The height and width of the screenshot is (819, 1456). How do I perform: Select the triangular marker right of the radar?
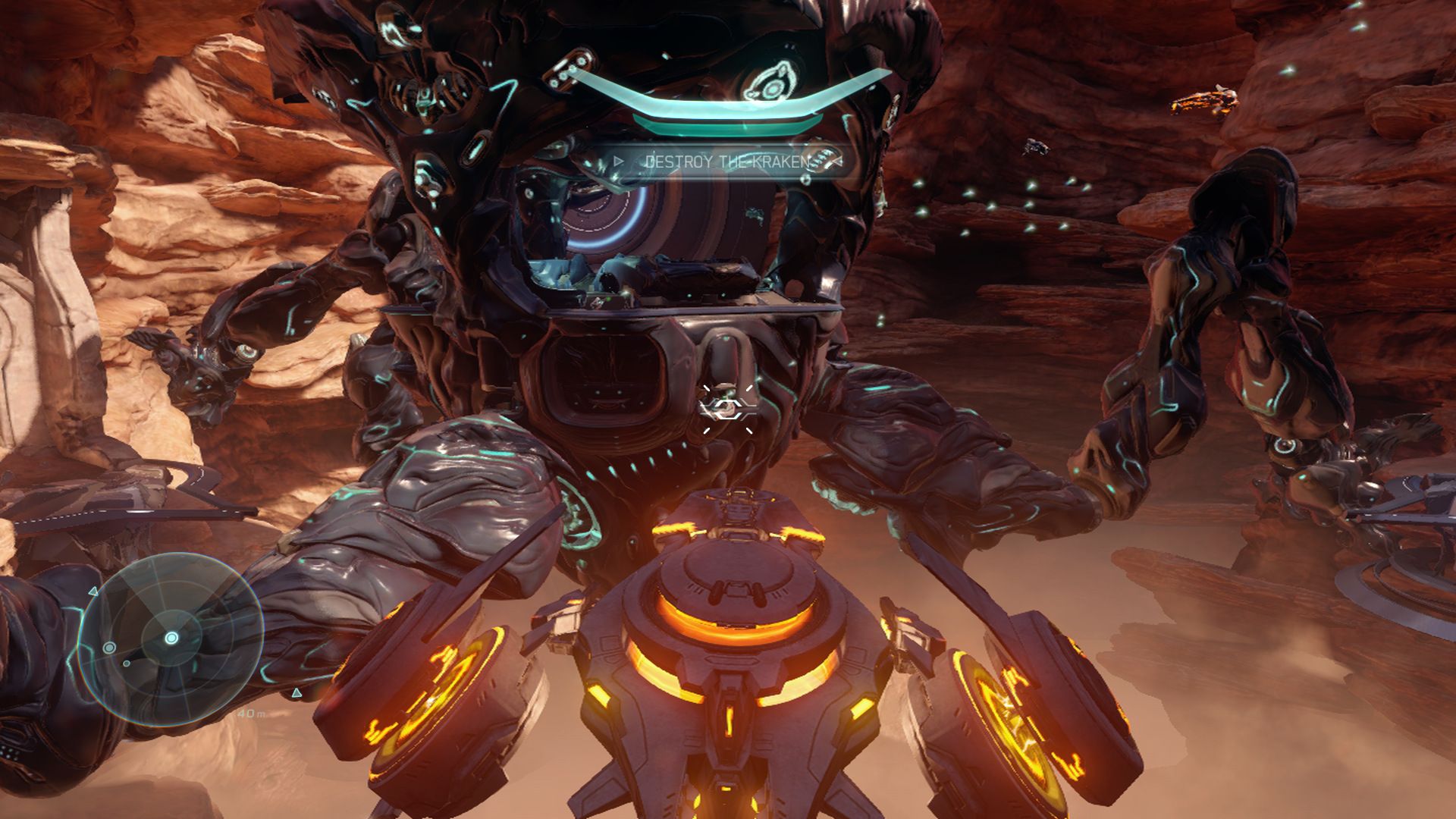tap(297, 694)
